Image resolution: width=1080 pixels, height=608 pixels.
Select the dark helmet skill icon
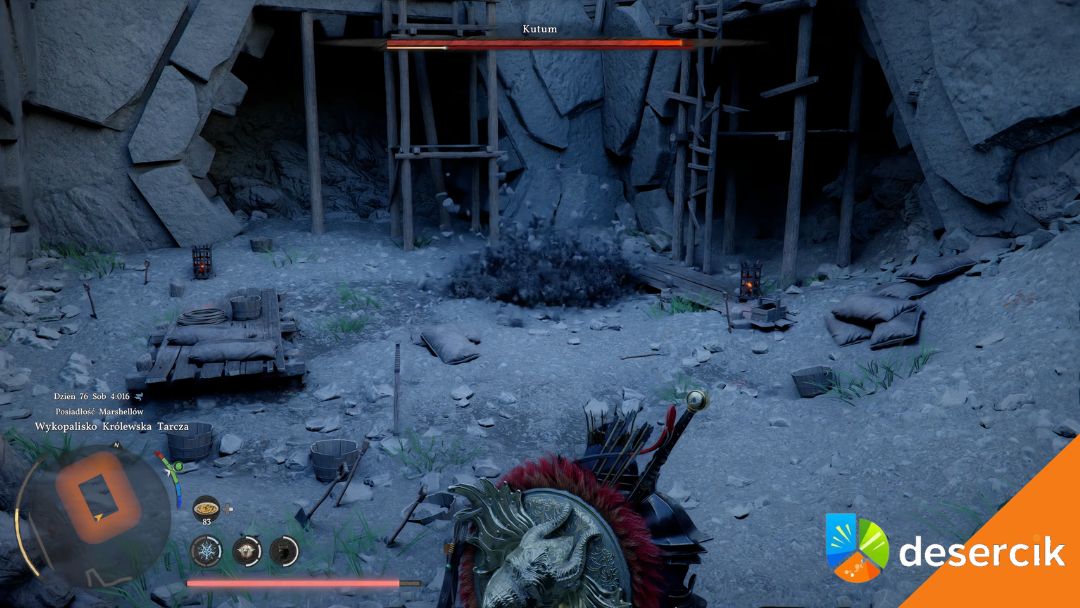coord(284,549)
